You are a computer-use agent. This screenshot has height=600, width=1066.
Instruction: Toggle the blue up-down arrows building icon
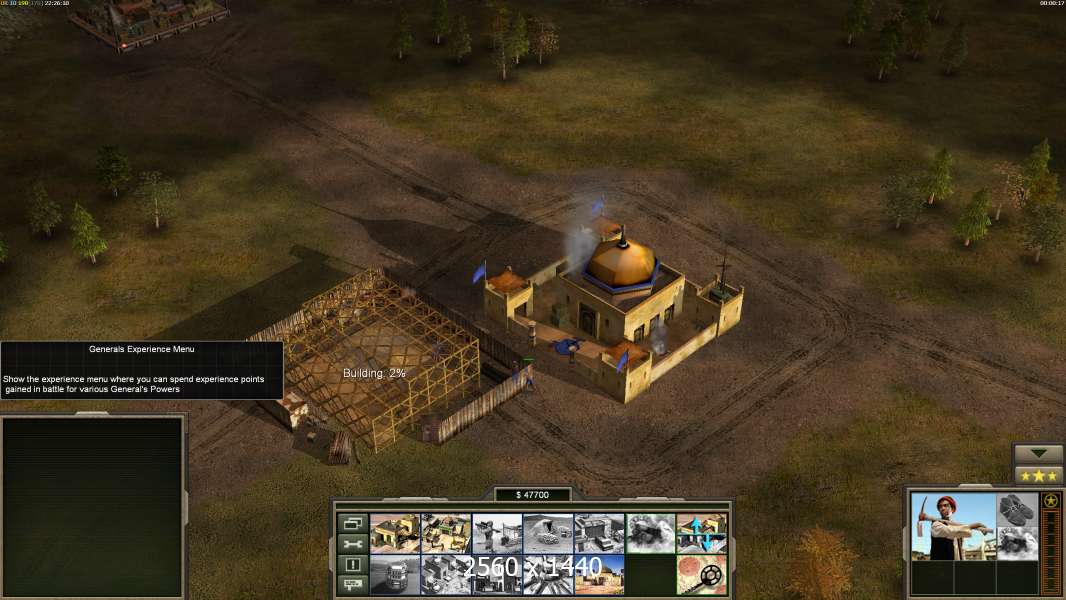701,533
